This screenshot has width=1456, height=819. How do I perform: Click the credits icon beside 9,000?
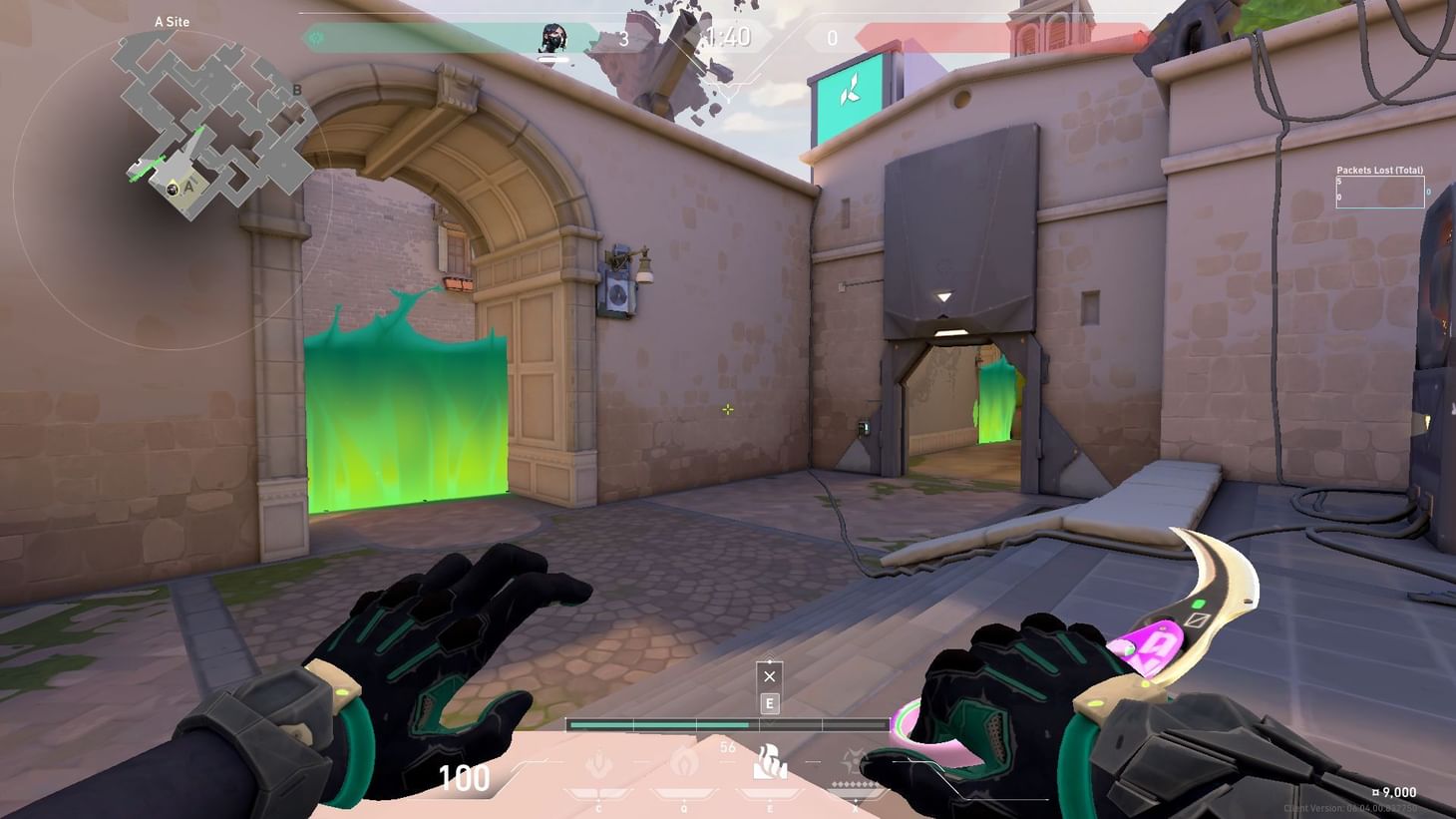tap(1375, 791)
